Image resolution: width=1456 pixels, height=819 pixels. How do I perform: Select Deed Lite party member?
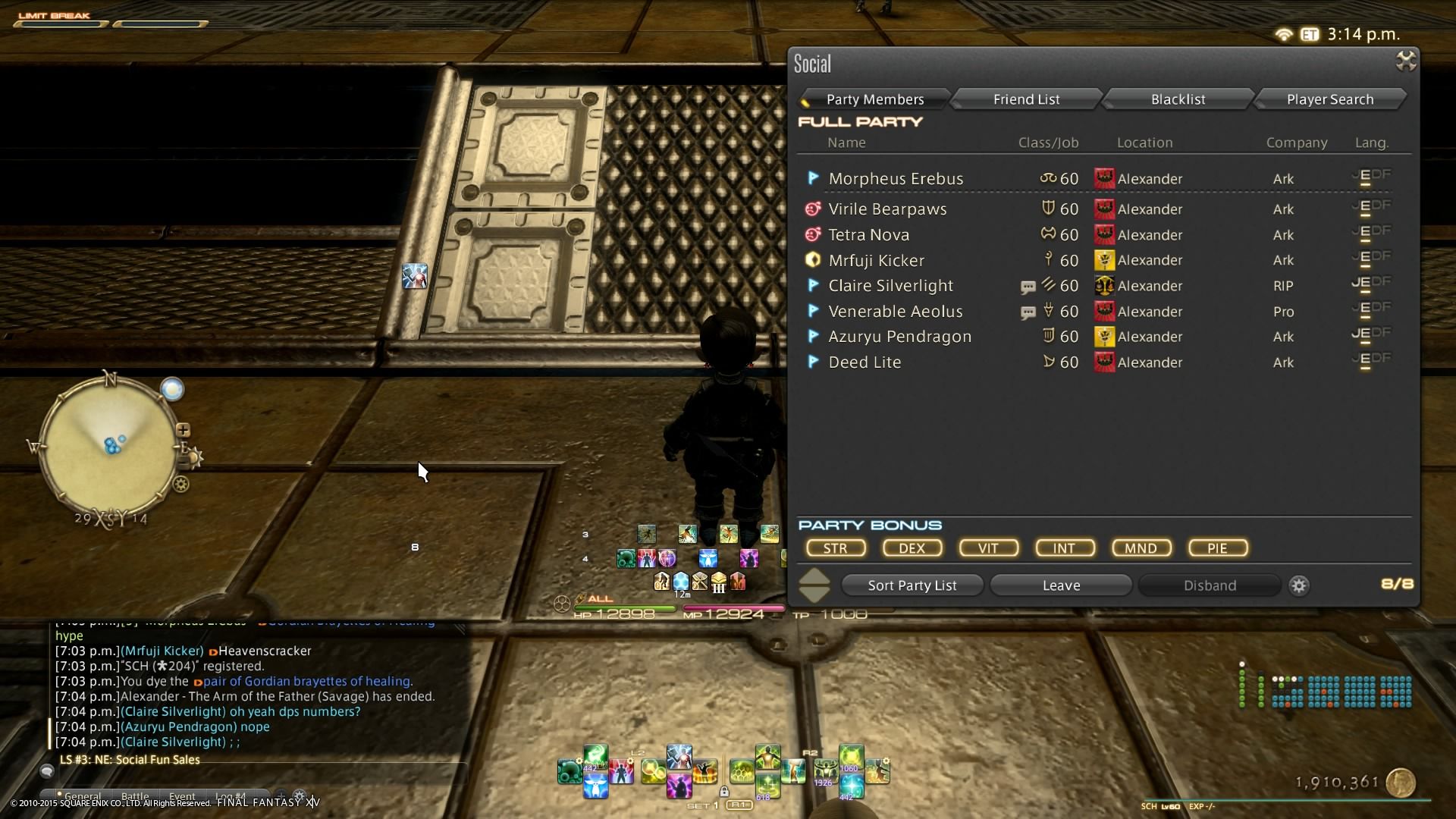tap(864, 362)
